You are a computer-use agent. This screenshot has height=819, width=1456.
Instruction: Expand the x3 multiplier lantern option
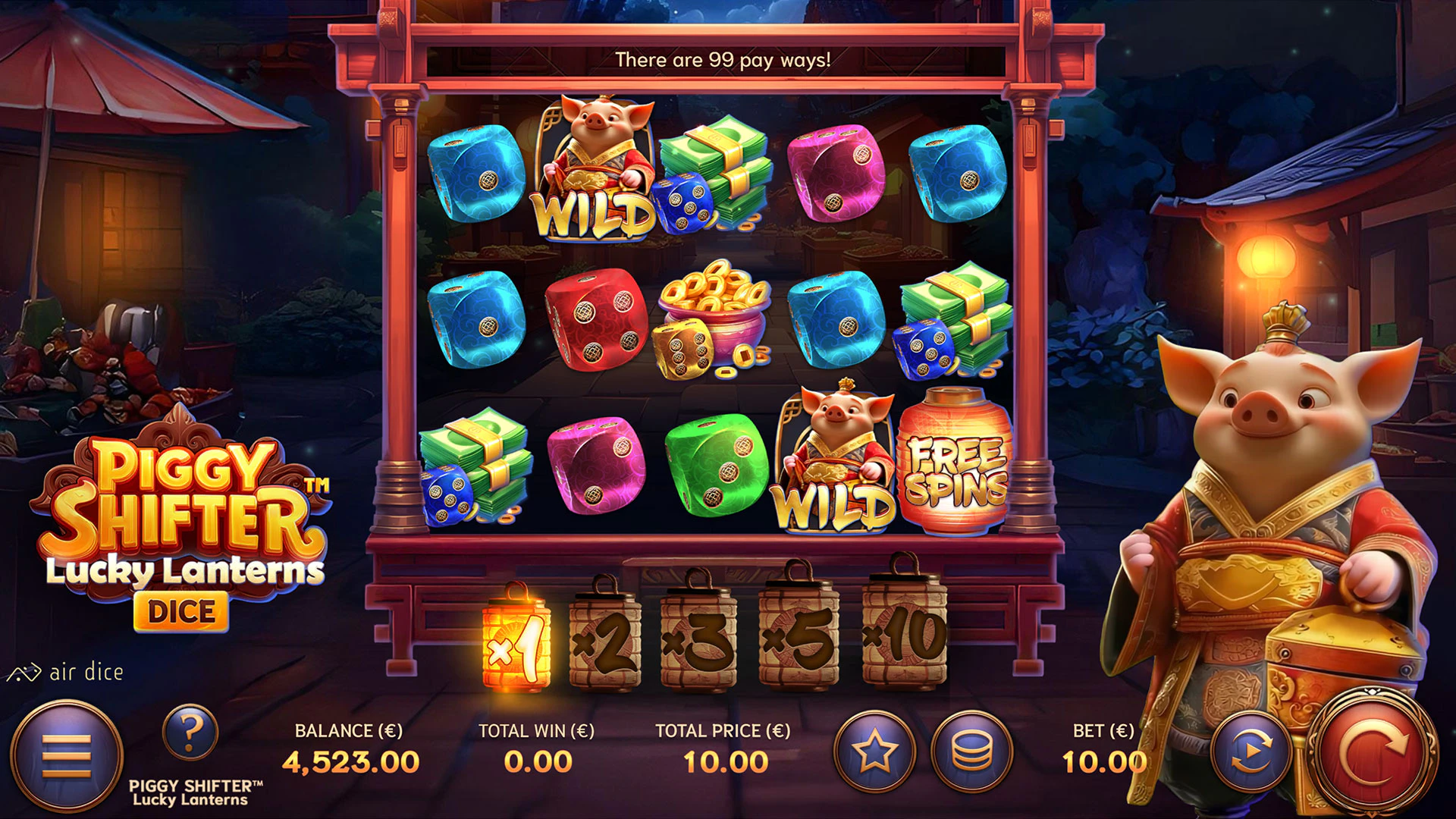pos(700,641)
